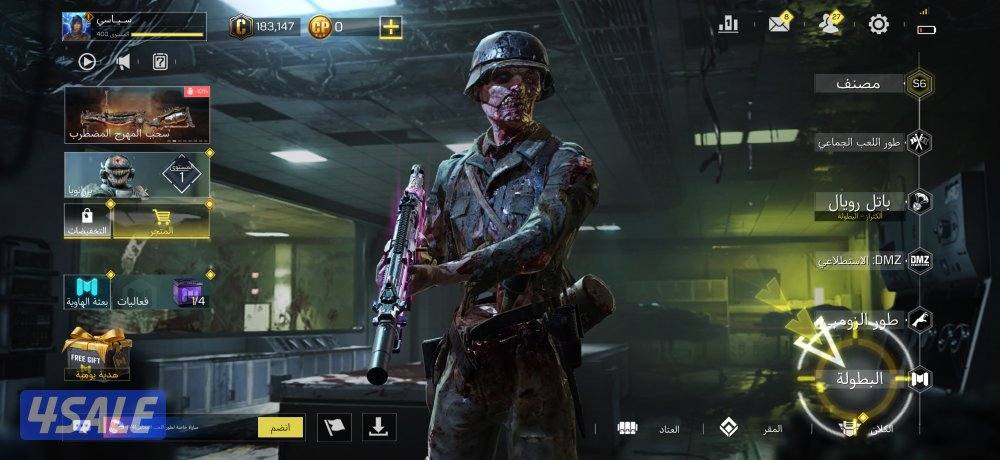Open the discounts (التخفيضات) bag button
1000x460 pixels.
(x=87, y=222)
